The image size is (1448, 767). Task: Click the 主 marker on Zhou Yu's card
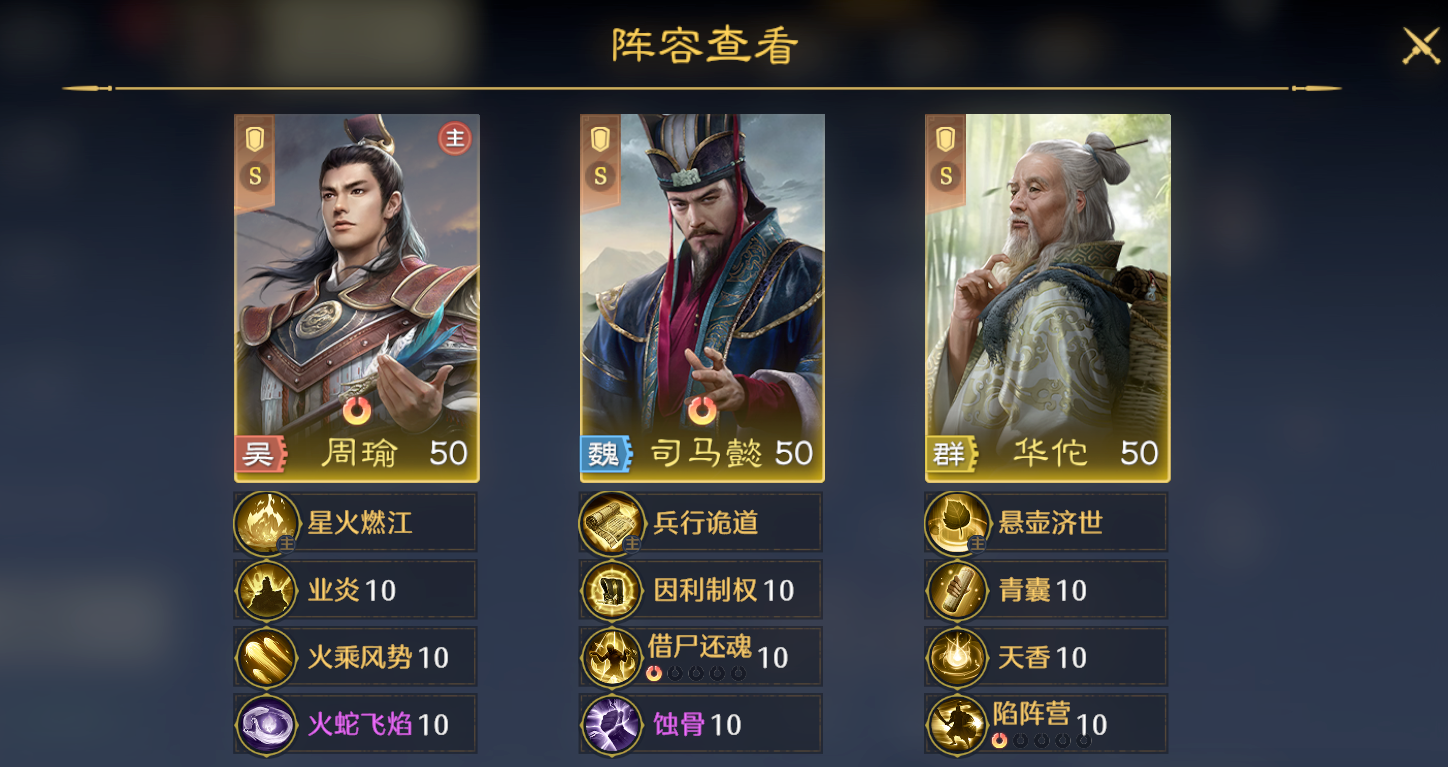click(456, 139)
